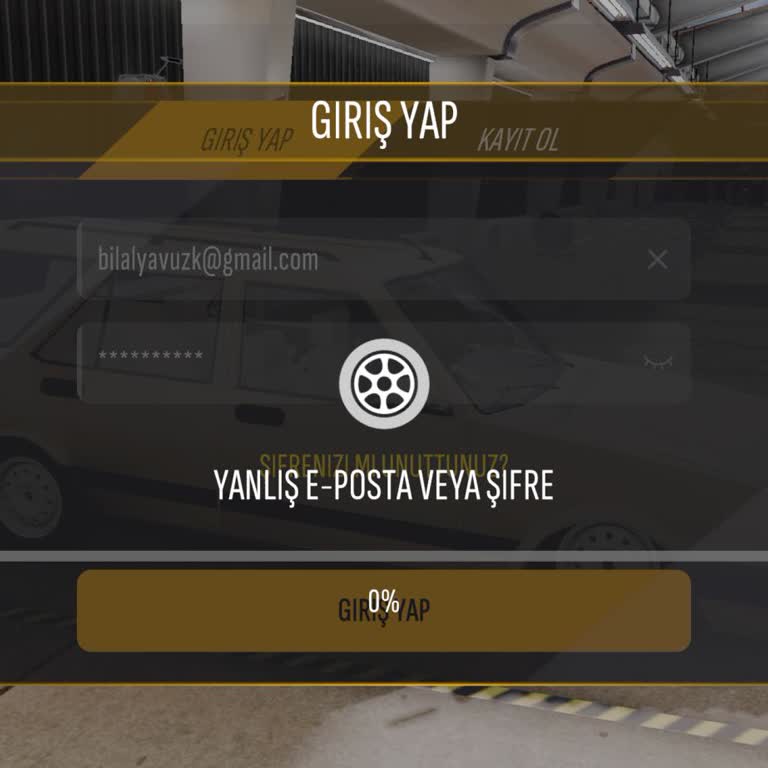Toggle password visibility eye icon

pyautogui.click(x=657, y=360)
